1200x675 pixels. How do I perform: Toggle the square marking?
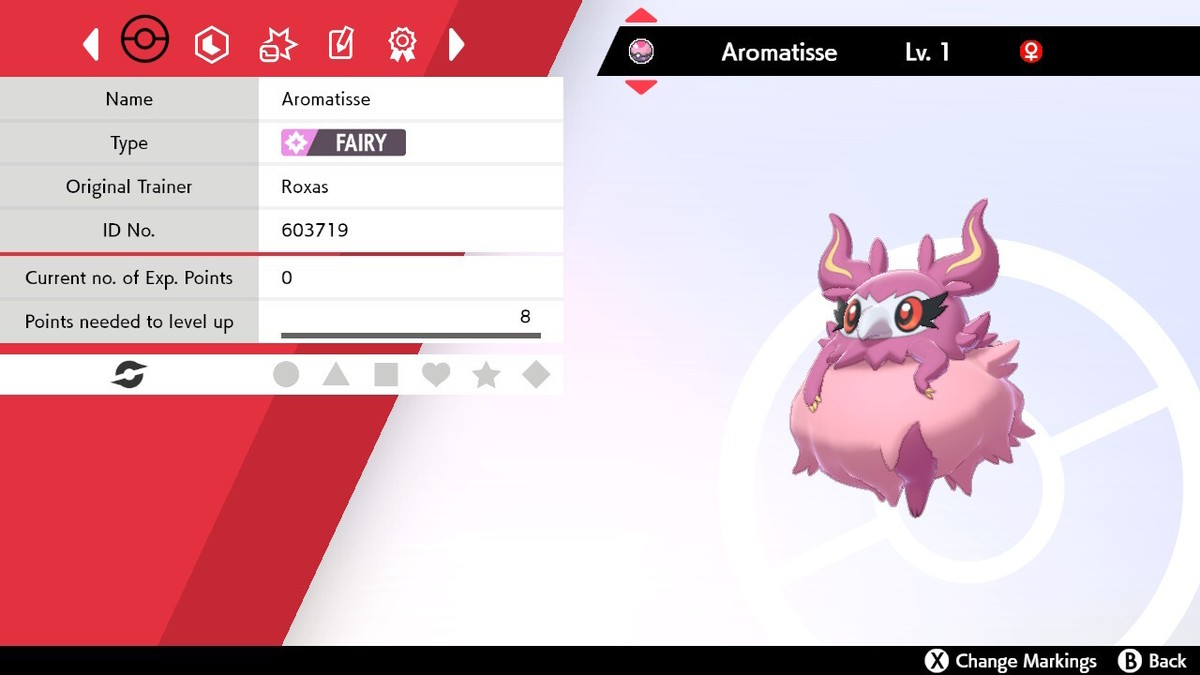click(386, 375)
